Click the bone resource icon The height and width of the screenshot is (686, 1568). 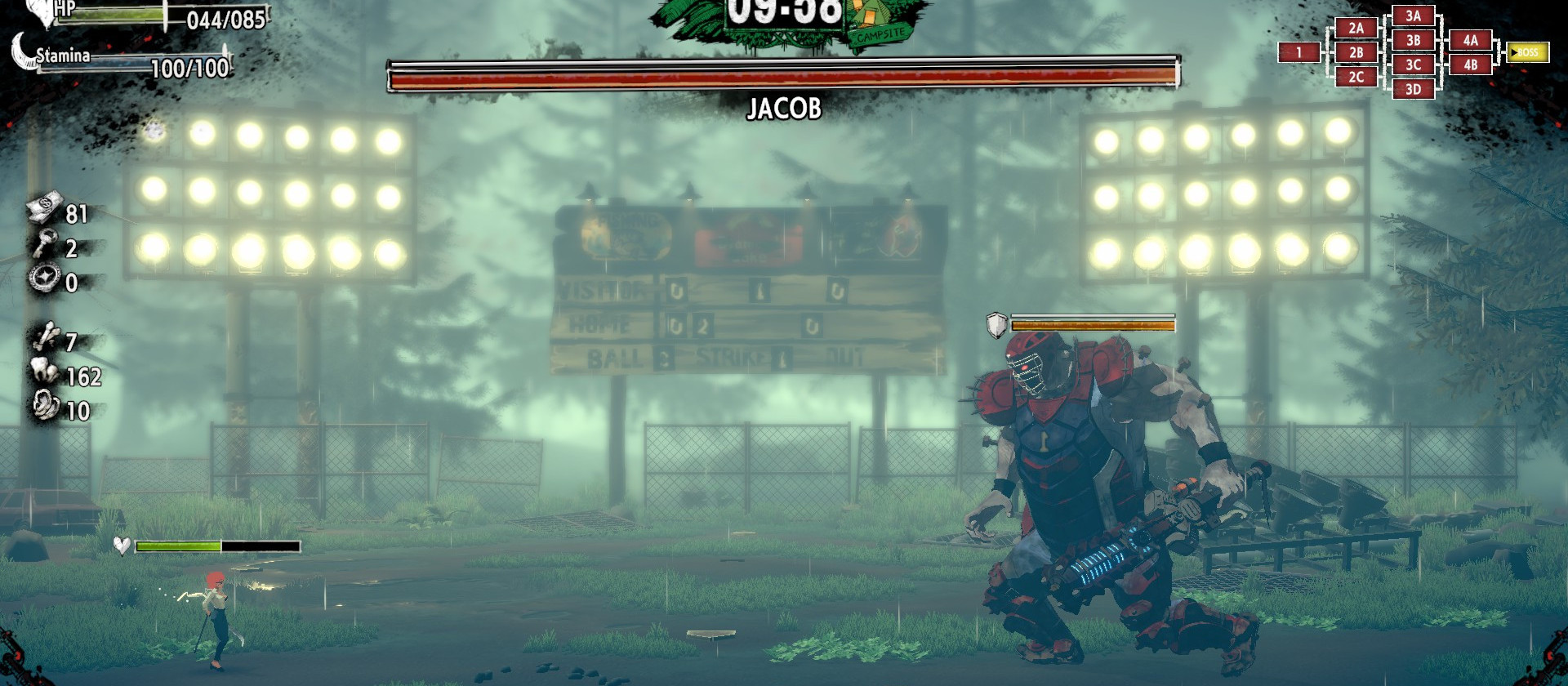pyautogui.click(x=46, y=337)
